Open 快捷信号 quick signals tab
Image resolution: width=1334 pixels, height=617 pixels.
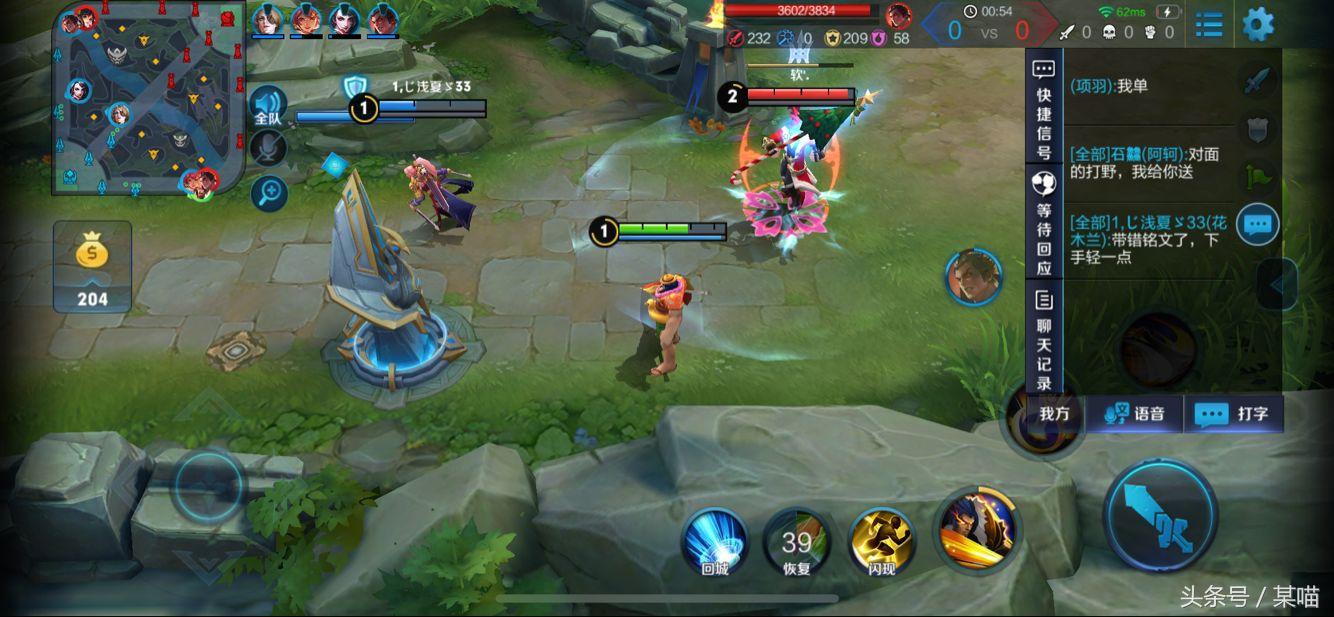click(1044, 109)
